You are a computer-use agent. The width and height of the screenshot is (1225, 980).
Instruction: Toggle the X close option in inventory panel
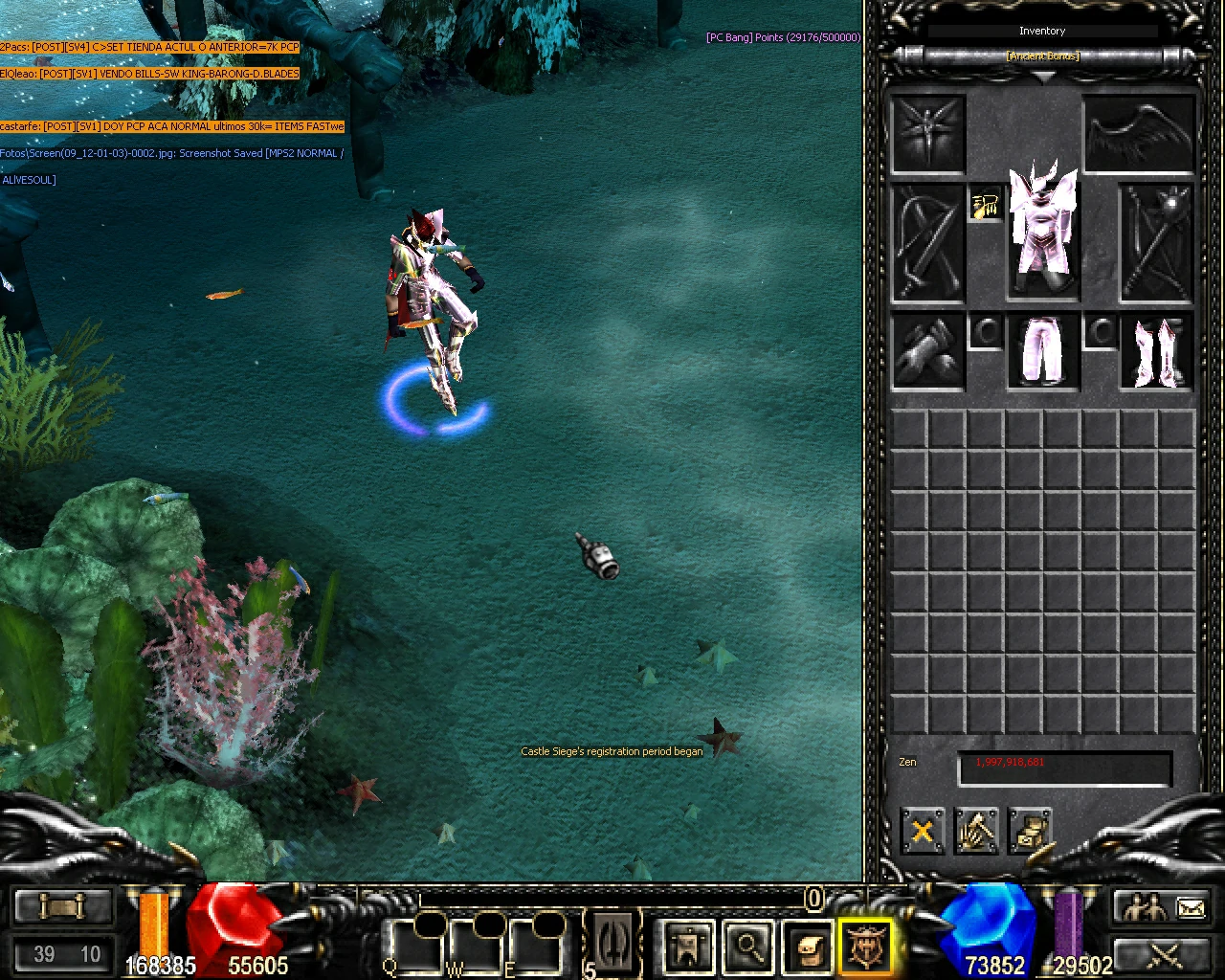click(x=921, y=831)
